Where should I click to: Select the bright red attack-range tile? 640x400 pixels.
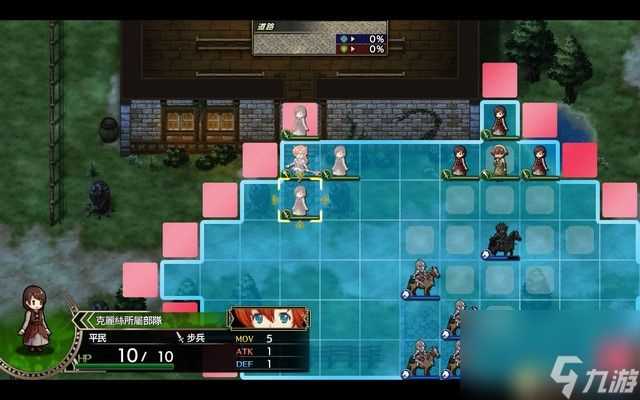coord(579,160)
